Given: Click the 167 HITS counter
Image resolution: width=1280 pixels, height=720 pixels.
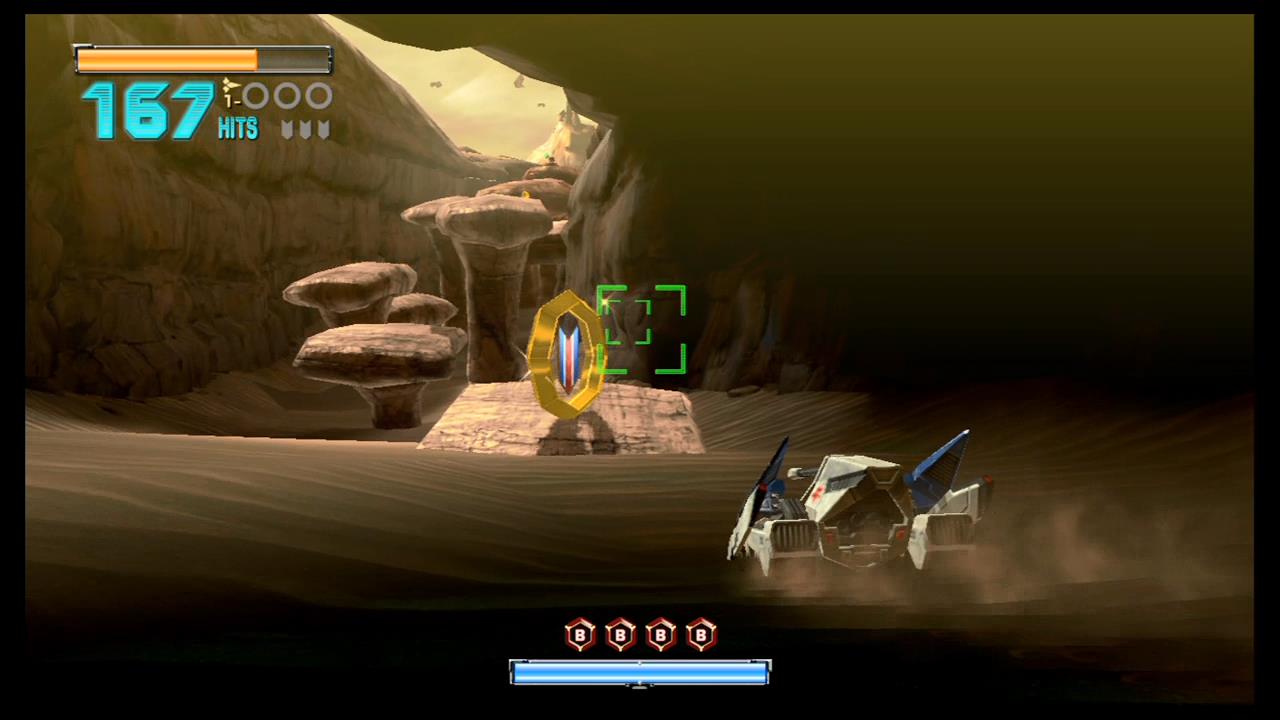Looking at the screenshot, I should pyautogui.click(x=150, y=110).
